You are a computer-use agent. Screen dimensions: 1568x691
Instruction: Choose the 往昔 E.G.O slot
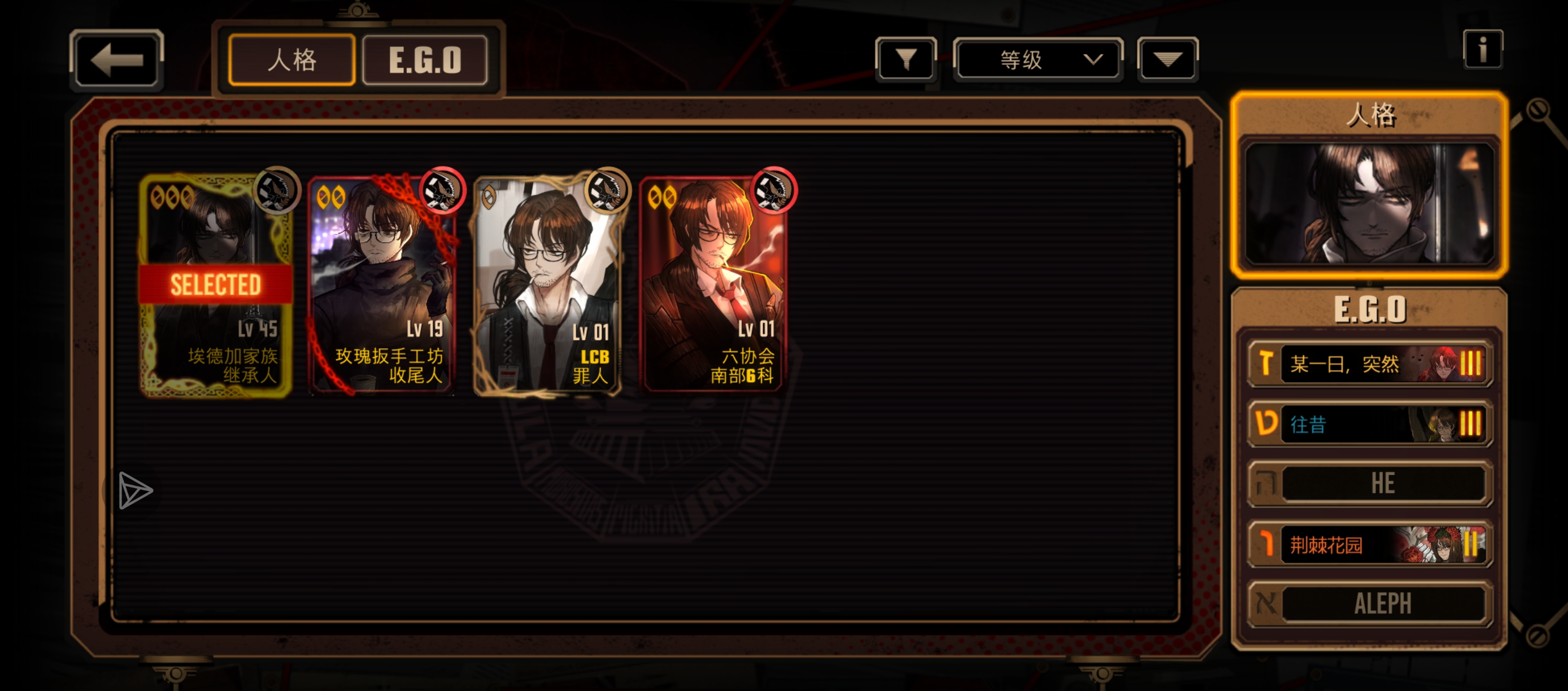[1370, 424]
